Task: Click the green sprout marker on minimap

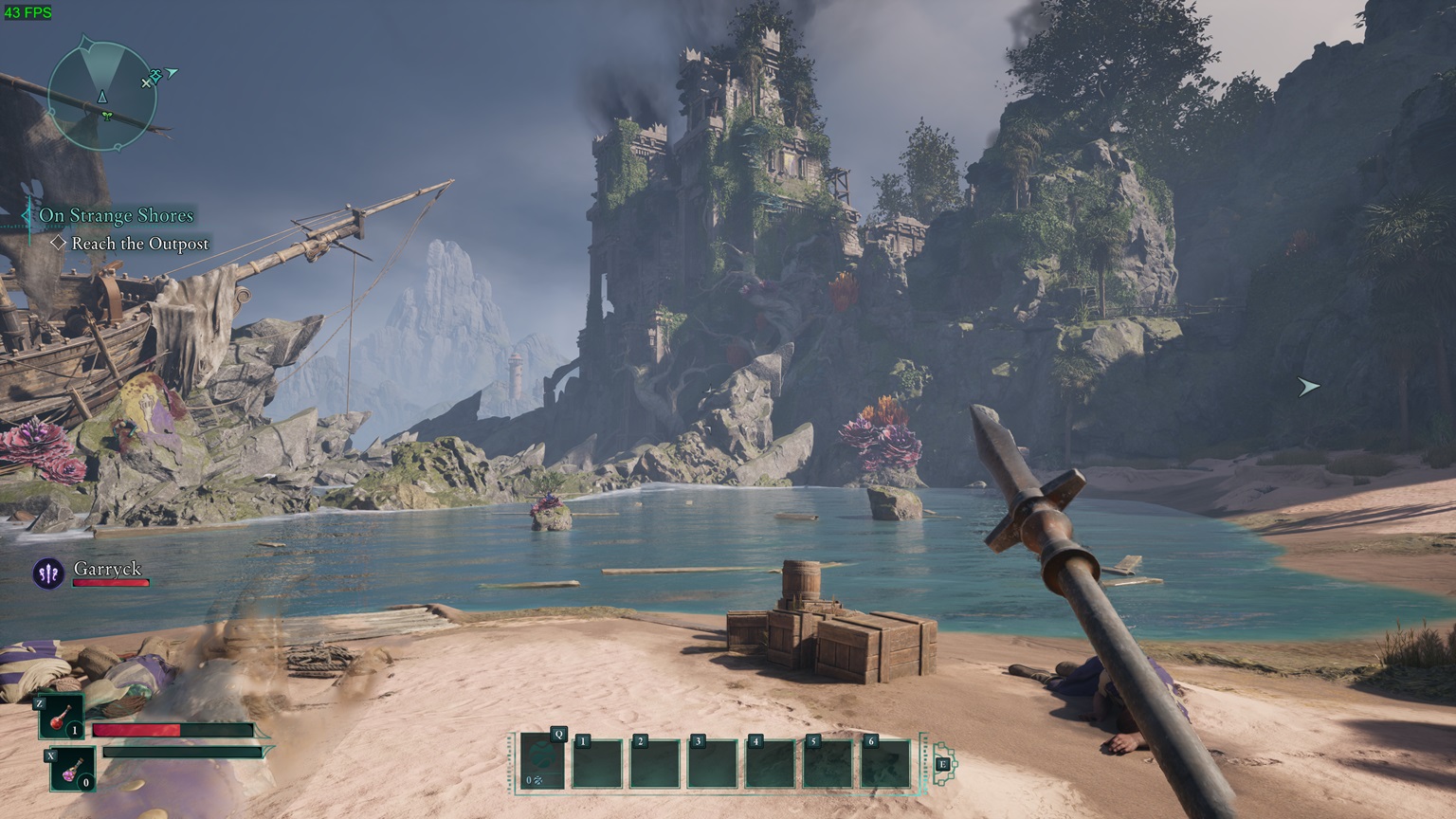Action: [106, 117]
